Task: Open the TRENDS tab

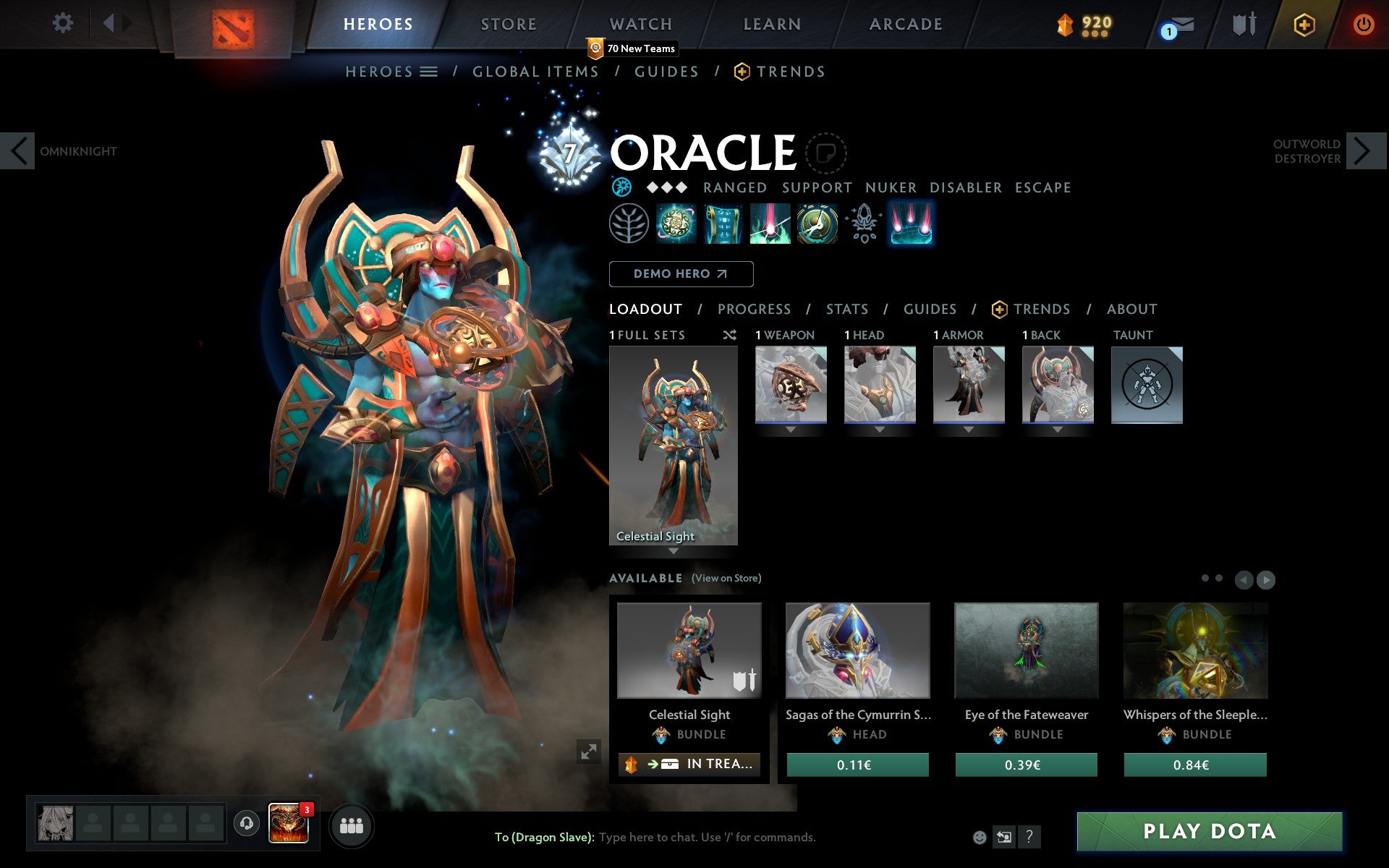Action: [x=1042, y=309]
